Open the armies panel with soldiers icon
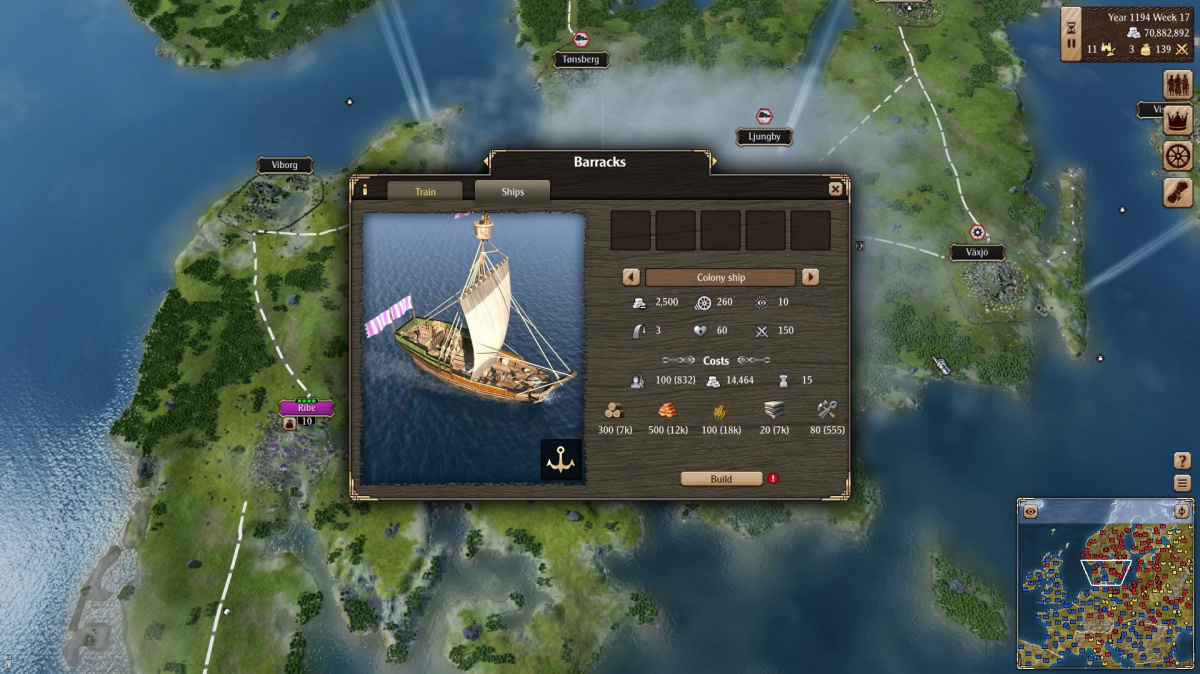Image resolution: width=1200 pixels, height=674 pixels. click(x=1178, y=85)
